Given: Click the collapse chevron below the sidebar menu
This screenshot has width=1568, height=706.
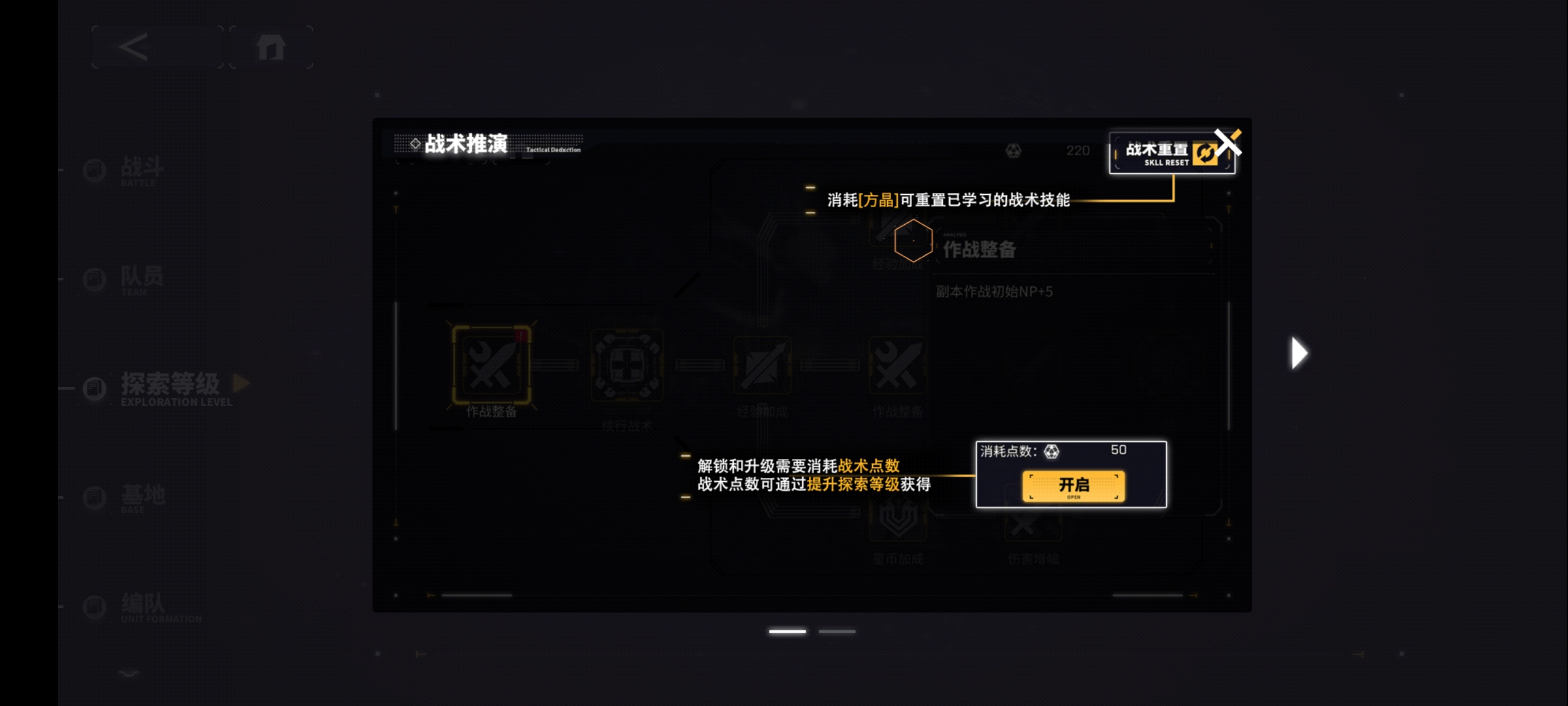Looking at the screenshot, I should pos(128,673).
